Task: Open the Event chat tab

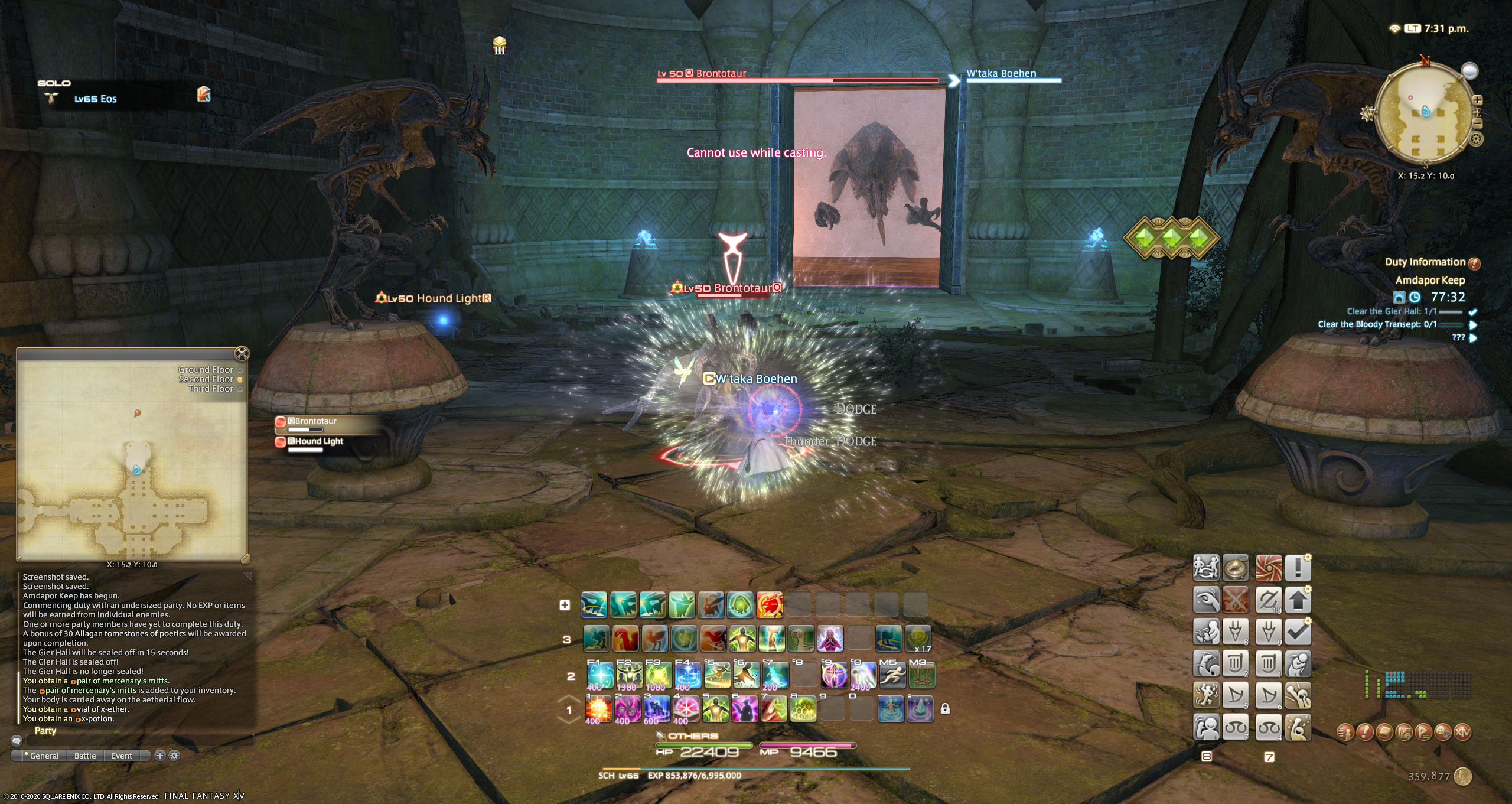Action: pyautogui.click(x=122, y=756)
